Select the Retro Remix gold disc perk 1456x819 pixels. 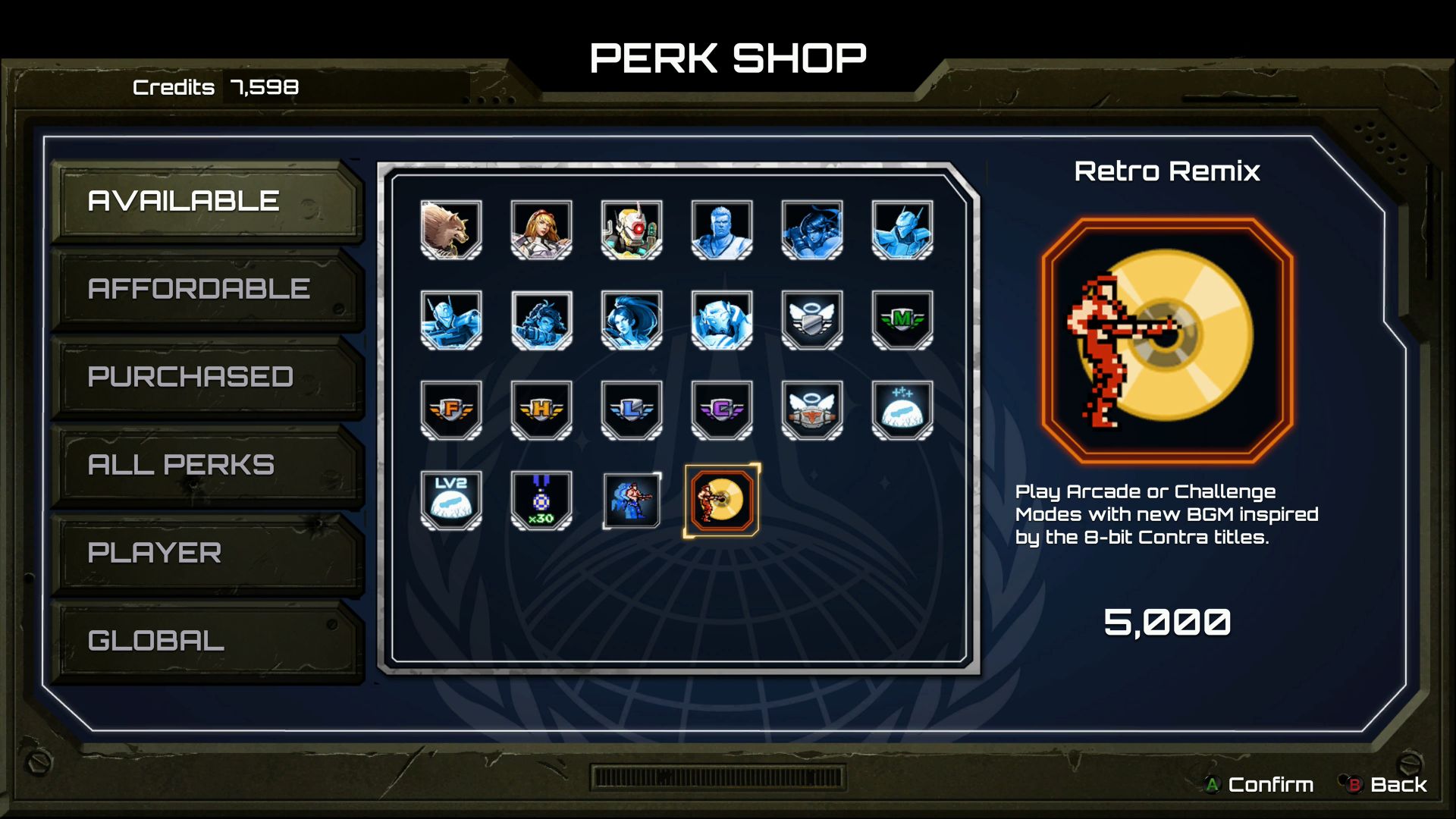[x=721, y=500]
